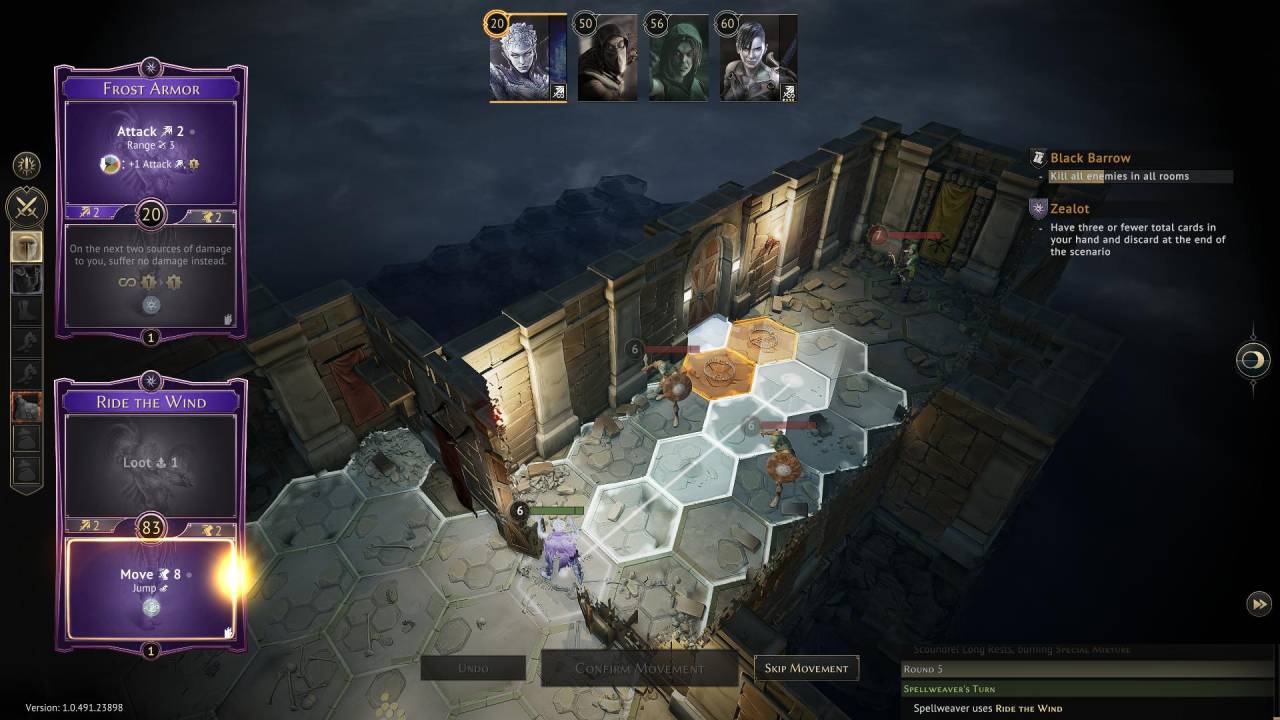Viewport: 1280px width, 720px height.
Task: Click the Confirm Movement button
Action: 639,668
